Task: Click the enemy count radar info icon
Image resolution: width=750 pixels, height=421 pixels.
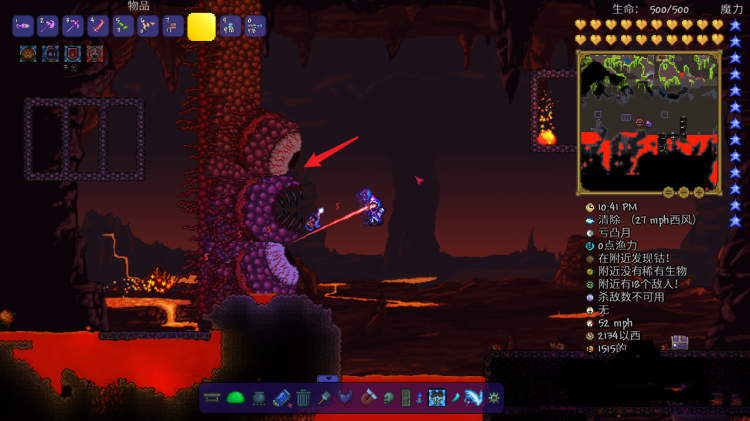Action: pos(590,284)
